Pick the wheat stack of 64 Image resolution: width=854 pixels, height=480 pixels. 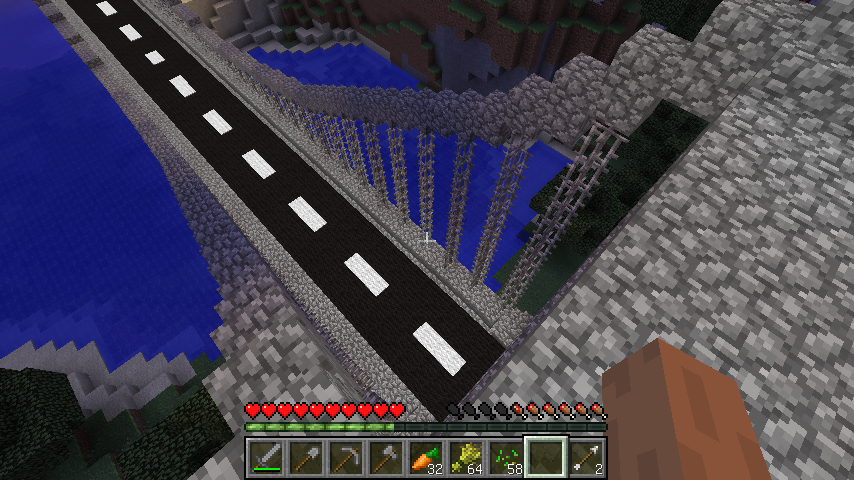pyautogui.click(x=466, y=458)
